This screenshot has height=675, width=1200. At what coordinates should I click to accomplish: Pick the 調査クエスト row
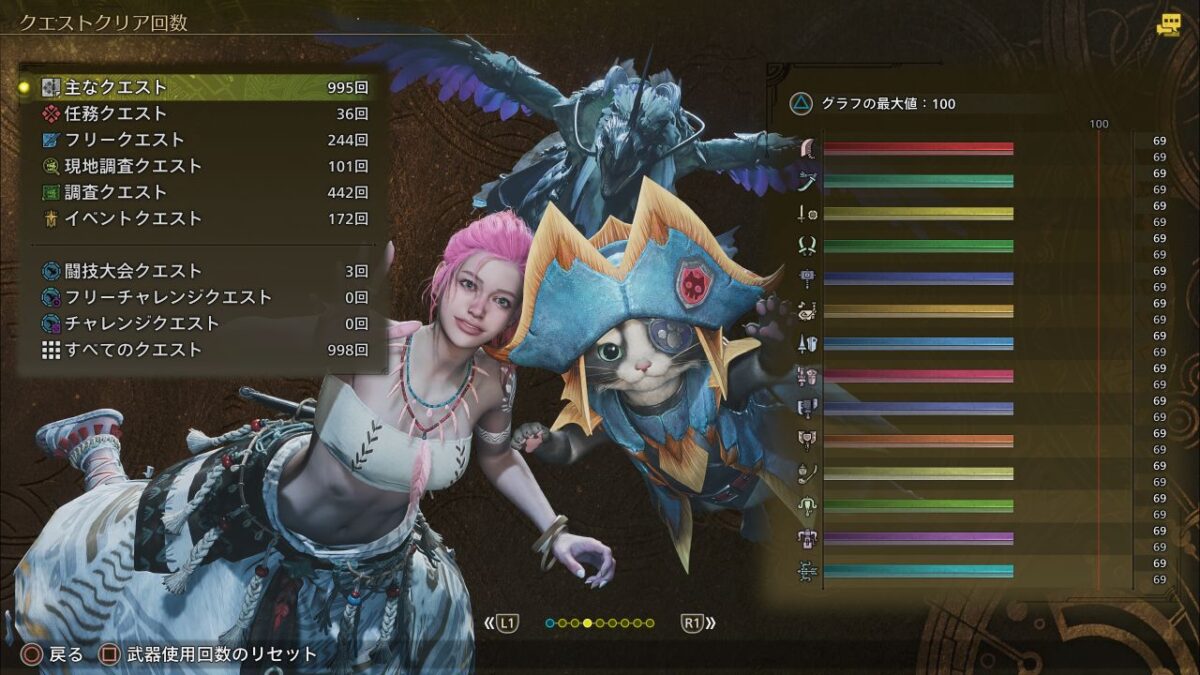point(200,192)
